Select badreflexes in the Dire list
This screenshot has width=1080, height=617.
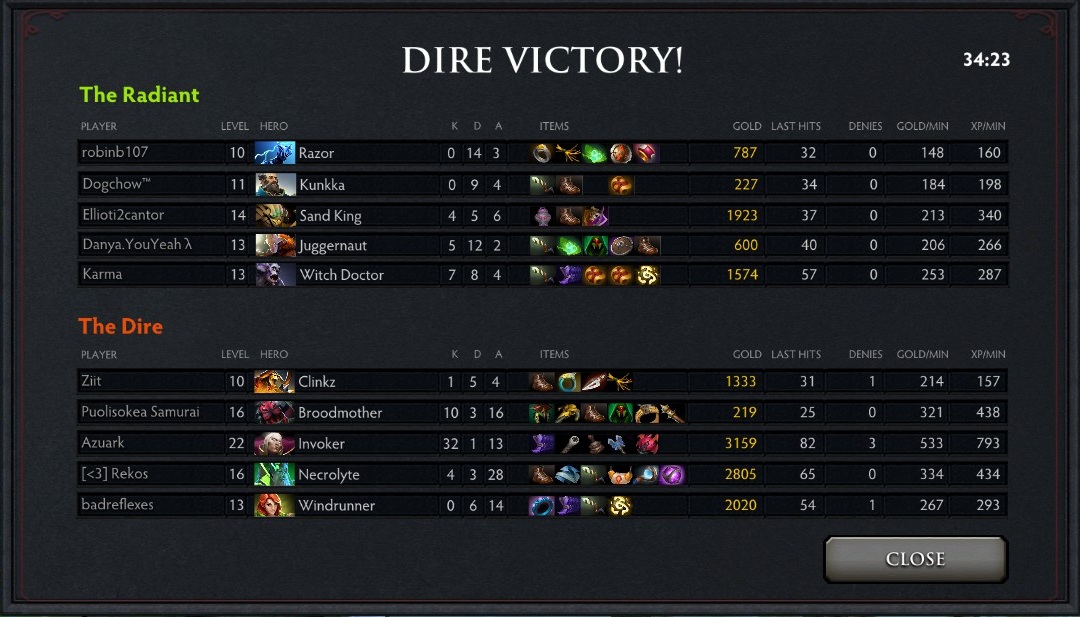(x=118, y=505)
